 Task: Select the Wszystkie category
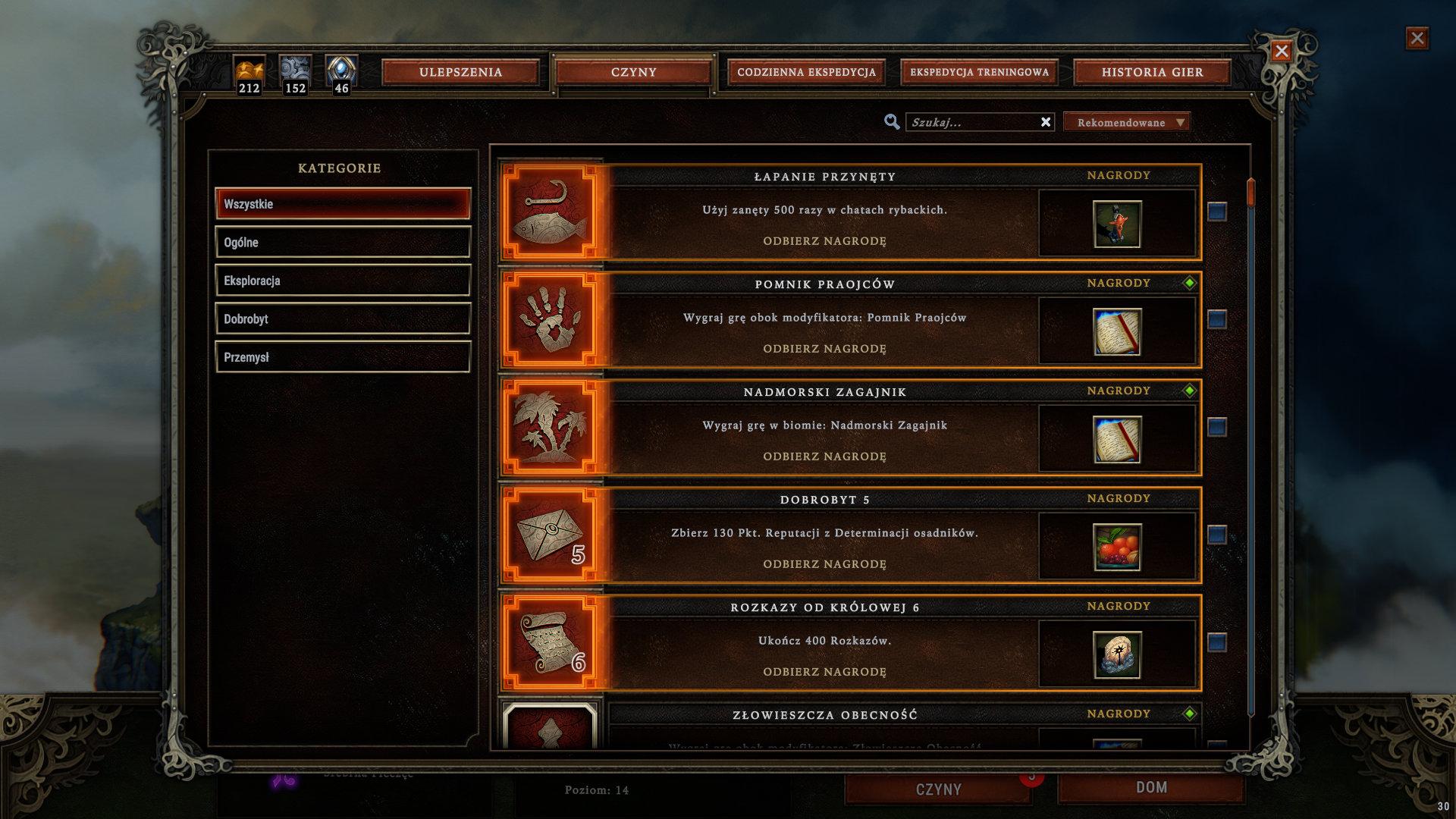[343, 204]
